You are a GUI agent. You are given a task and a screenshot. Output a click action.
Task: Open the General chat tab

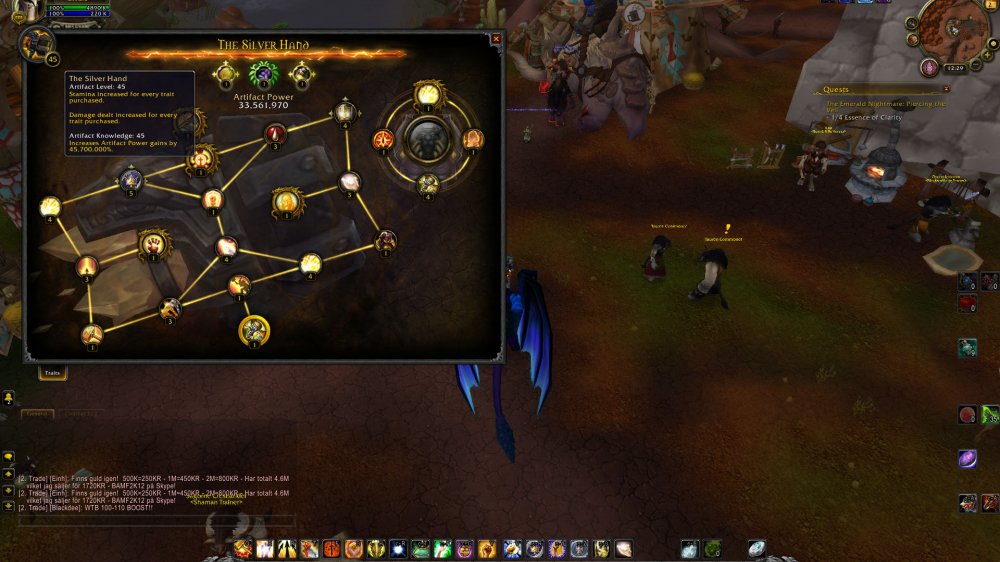[x=38, y=413]
